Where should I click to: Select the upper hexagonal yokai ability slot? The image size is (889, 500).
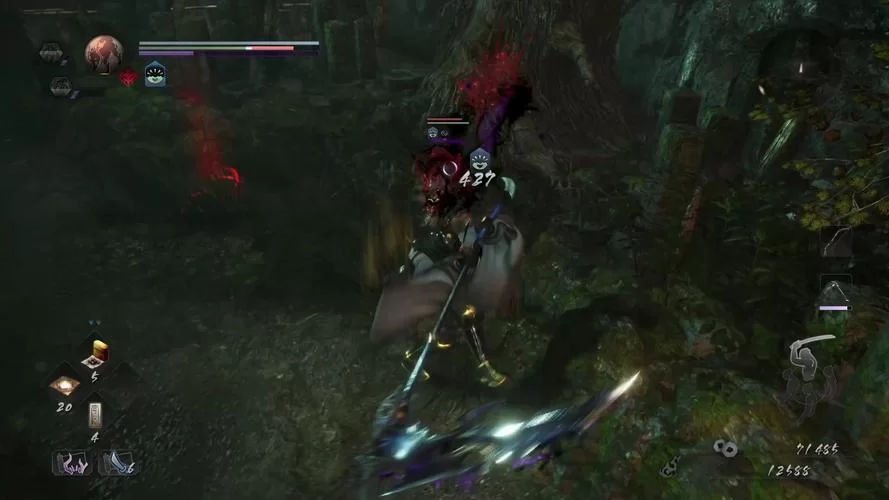tap(50, 52)
